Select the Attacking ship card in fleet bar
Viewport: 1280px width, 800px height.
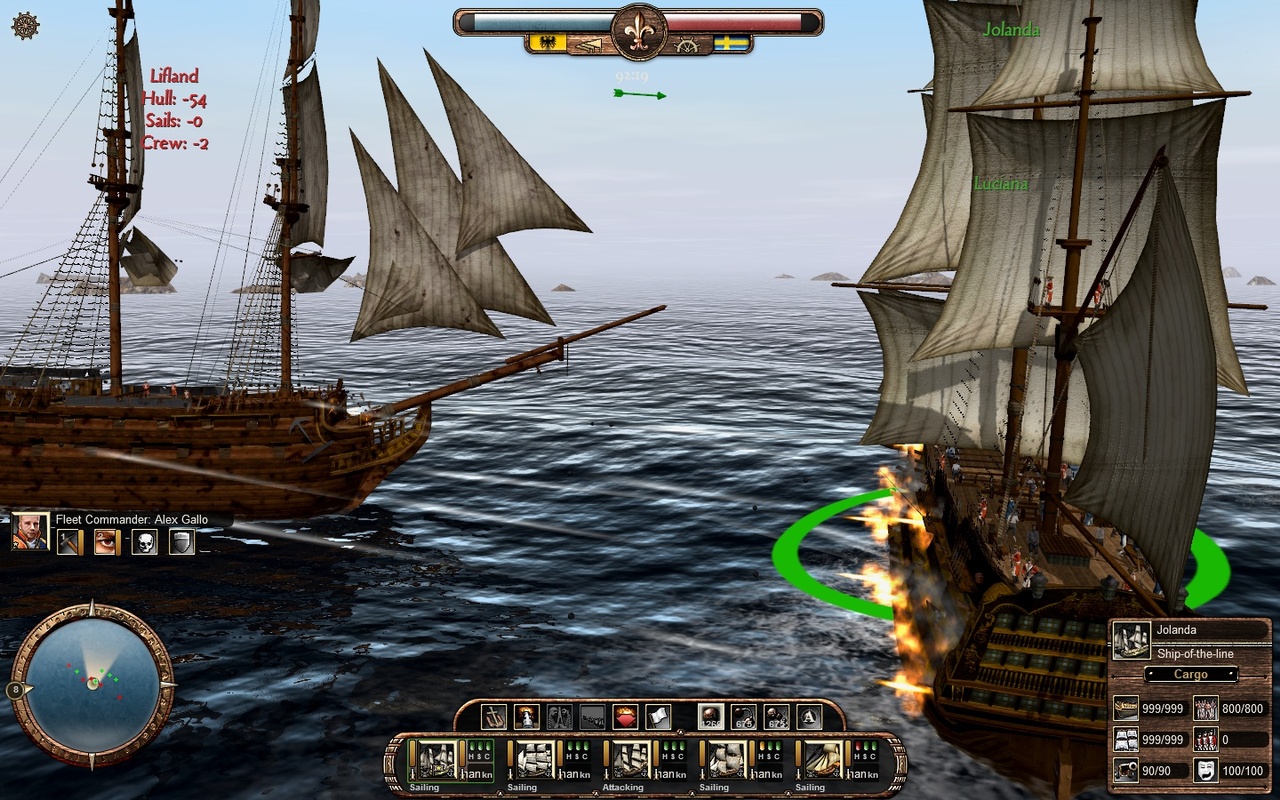click(632, 761)
